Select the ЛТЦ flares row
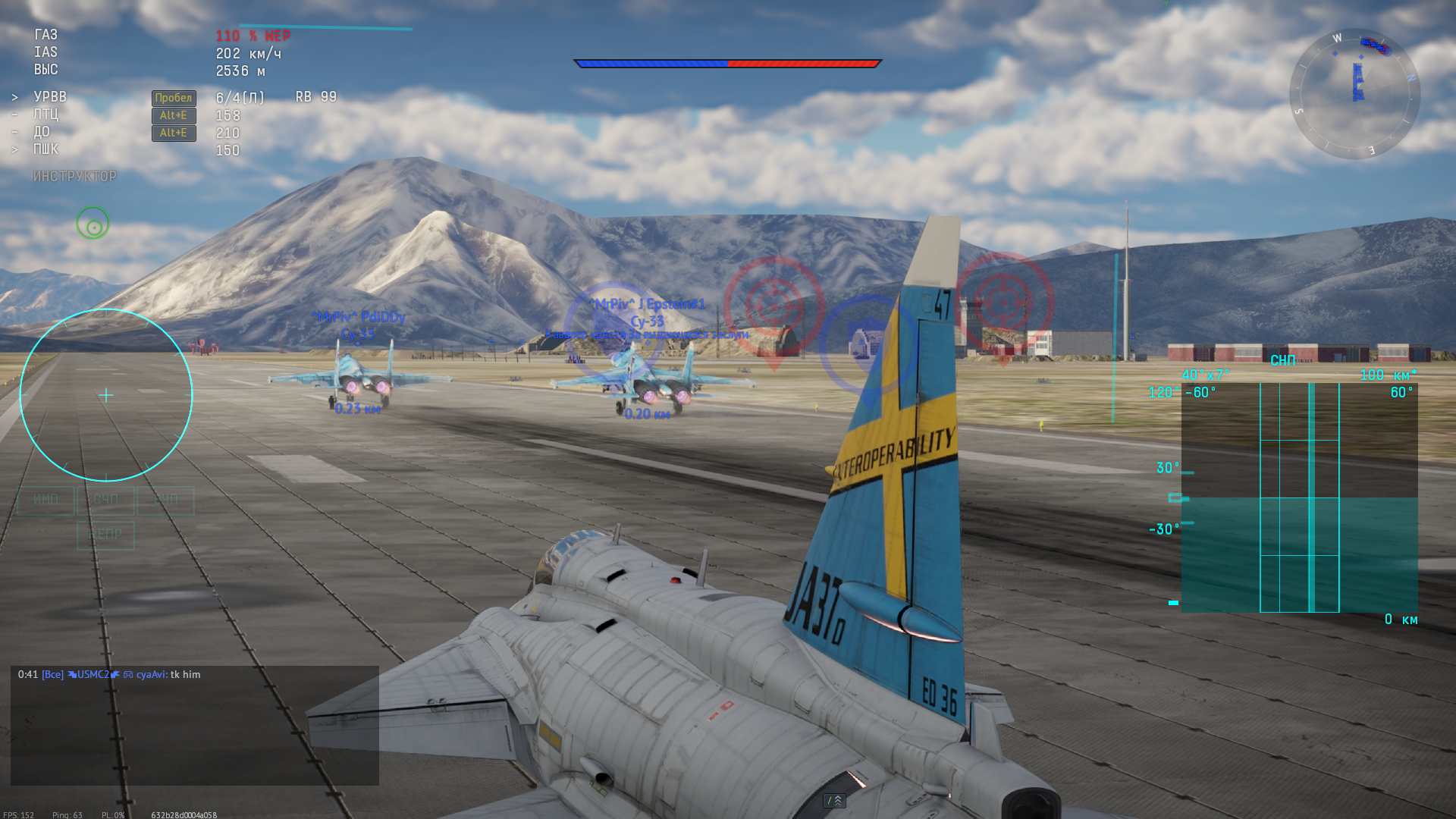The image size is (1456, 819). pos(45,115)
